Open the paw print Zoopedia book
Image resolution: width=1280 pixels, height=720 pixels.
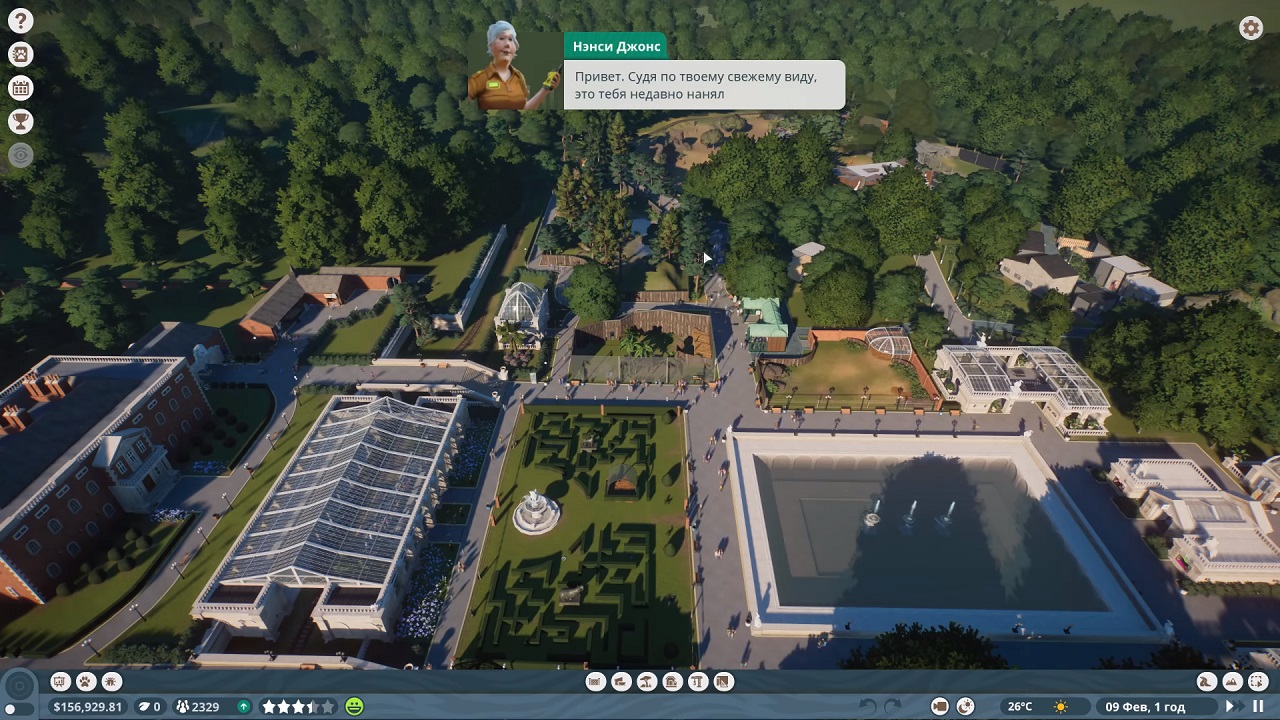tap(20, 54)
